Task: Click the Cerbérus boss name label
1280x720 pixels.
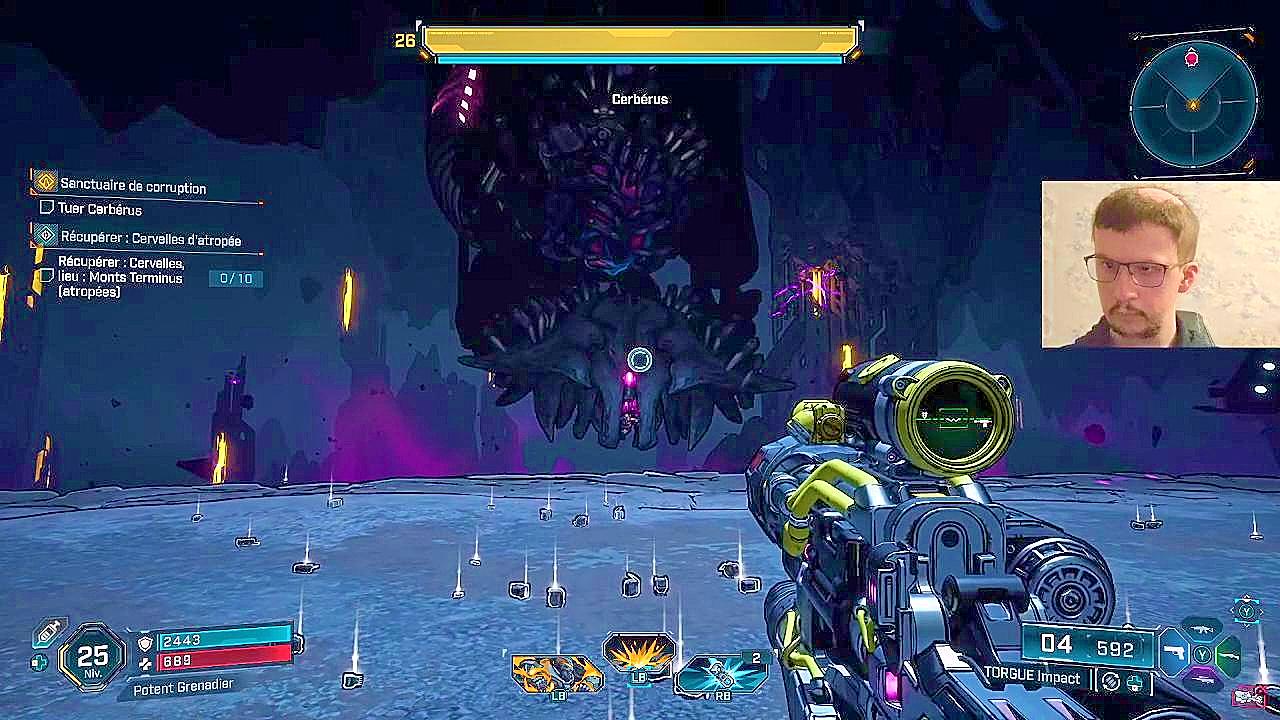Action: click(640, 99)
